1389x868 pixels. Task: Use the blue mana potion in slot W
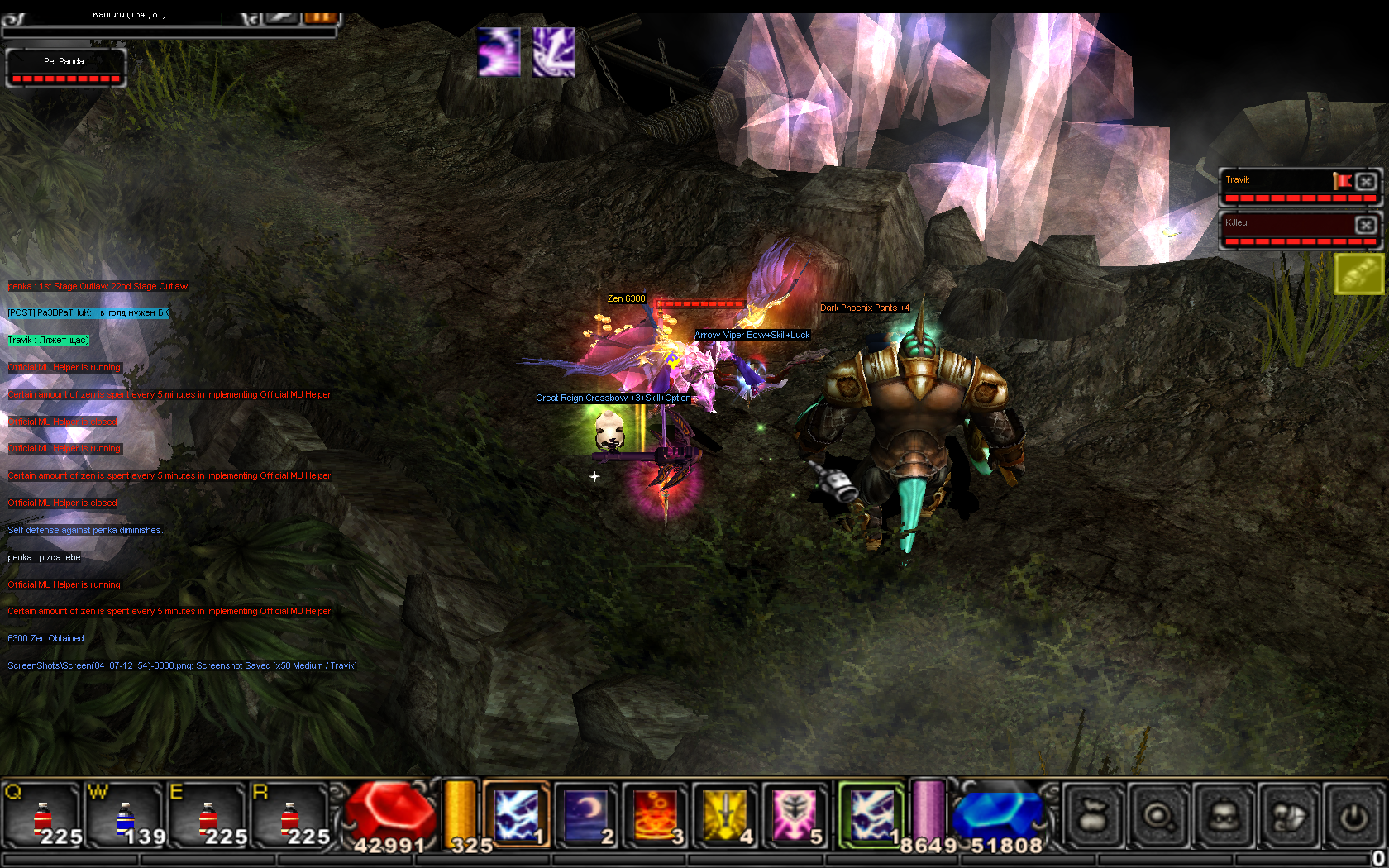pos(125,816)
